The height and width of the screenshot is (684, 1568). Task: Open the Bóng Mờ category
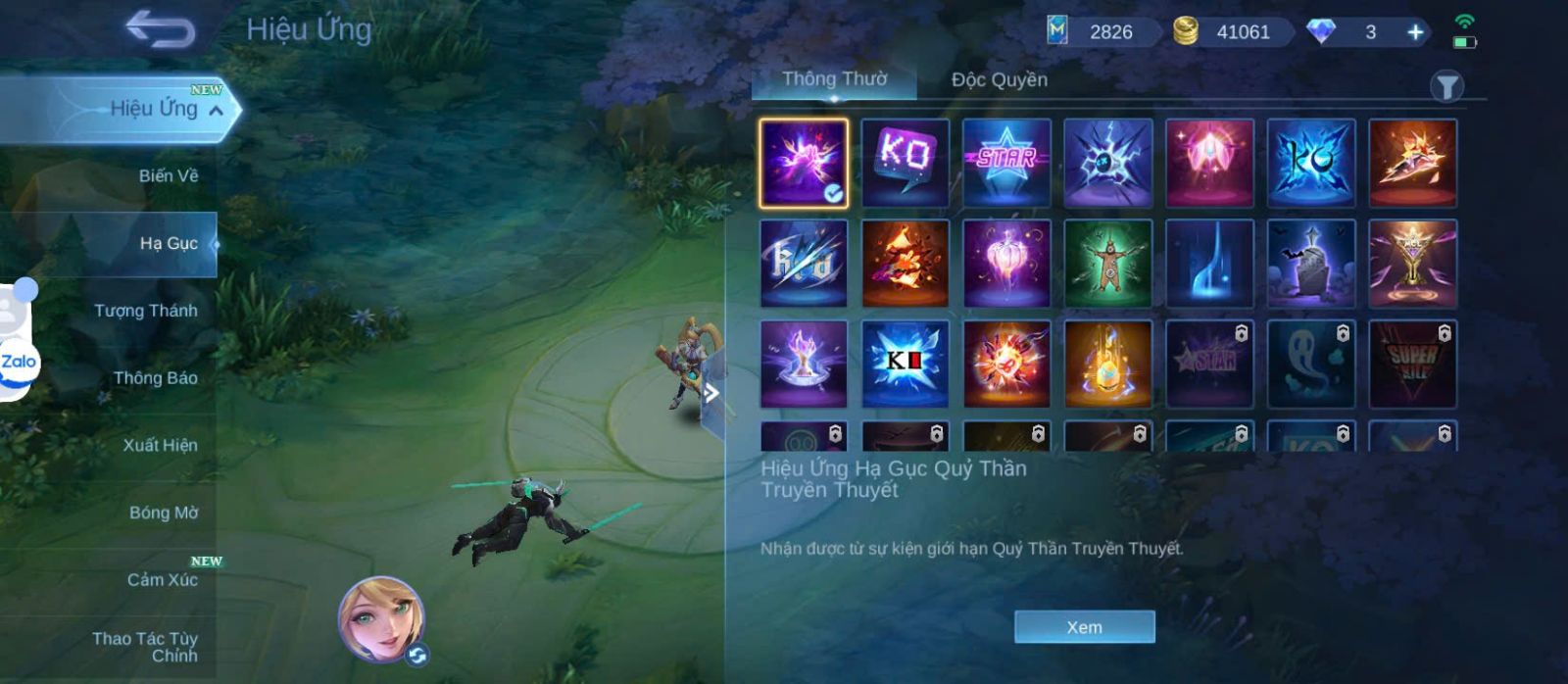(163, 513)
